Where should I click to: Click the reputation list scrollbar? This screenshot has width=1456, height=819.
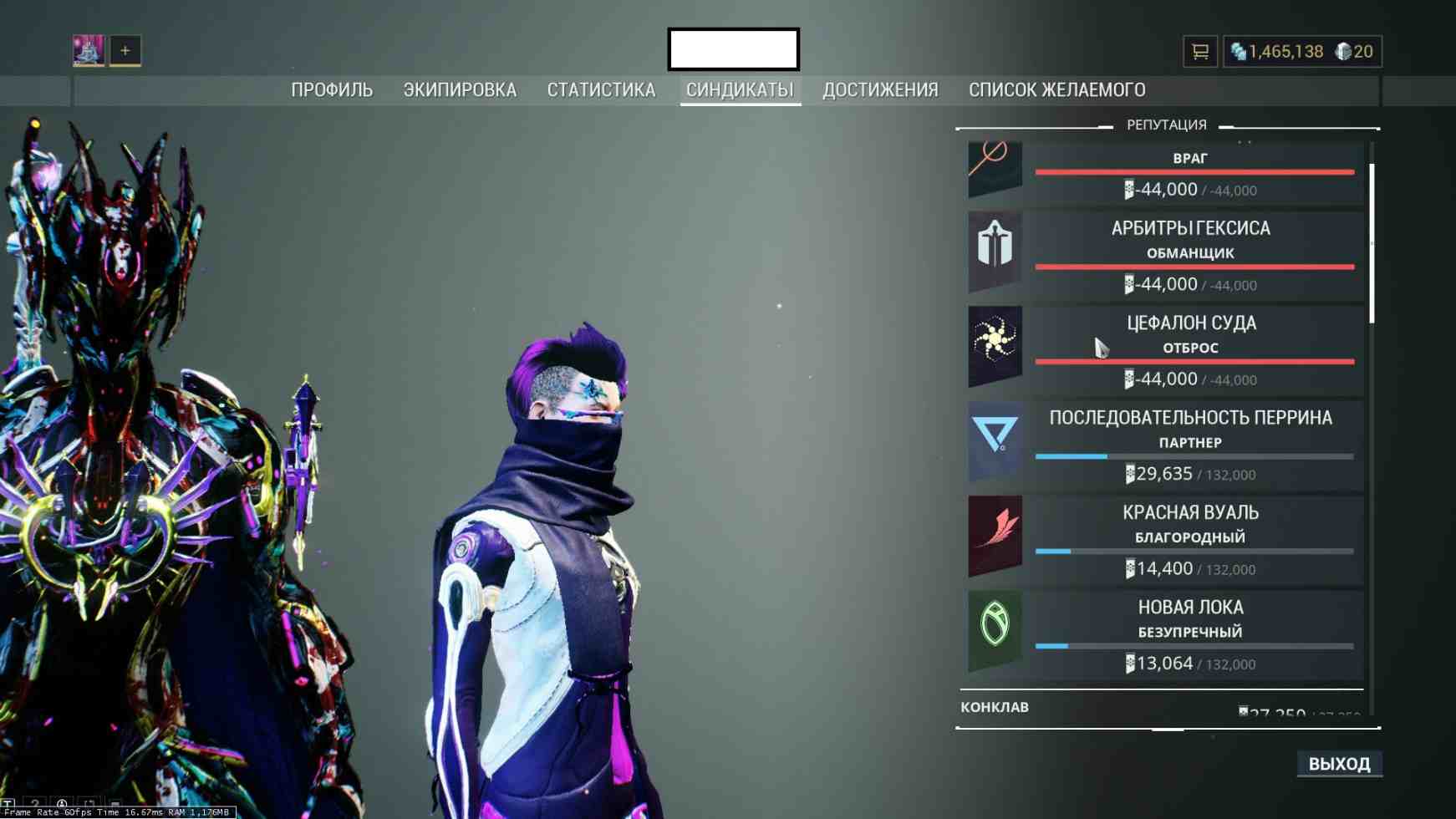coord(1372,242)
